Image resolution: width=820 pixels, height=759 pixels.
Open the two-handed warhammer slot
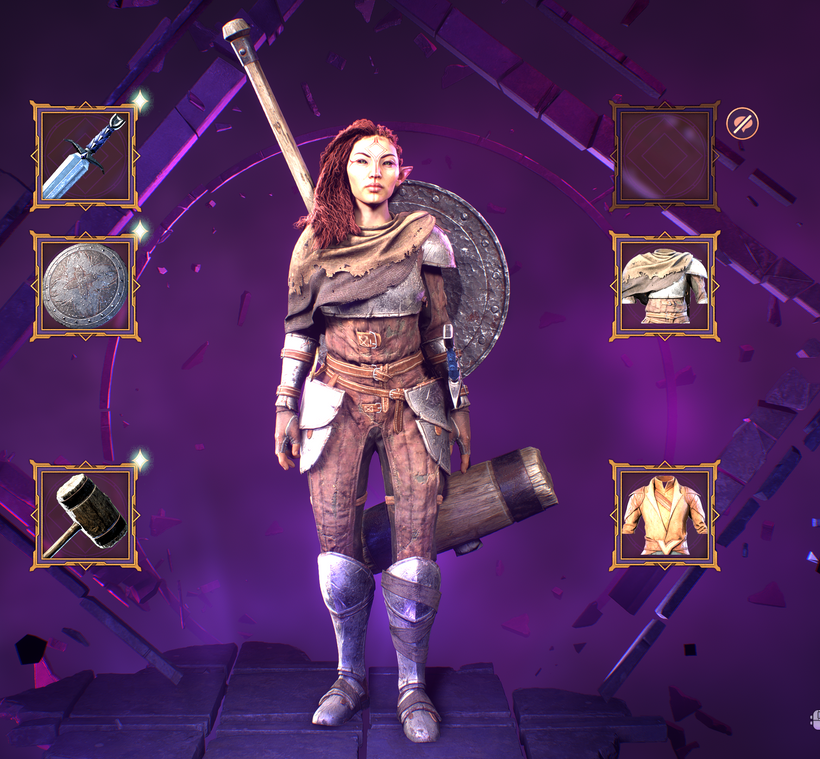(85, 515)
